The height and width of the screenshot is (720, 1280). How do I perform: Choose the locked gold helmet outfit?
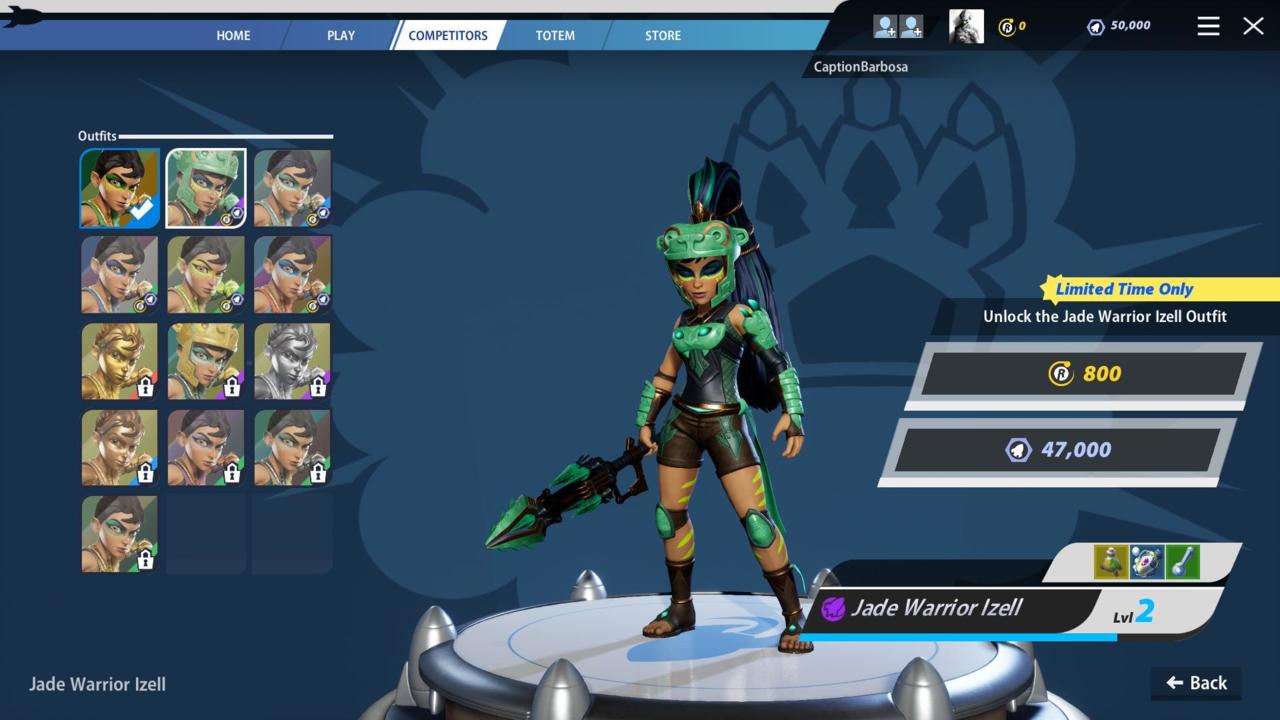click(x=206, y=361)
